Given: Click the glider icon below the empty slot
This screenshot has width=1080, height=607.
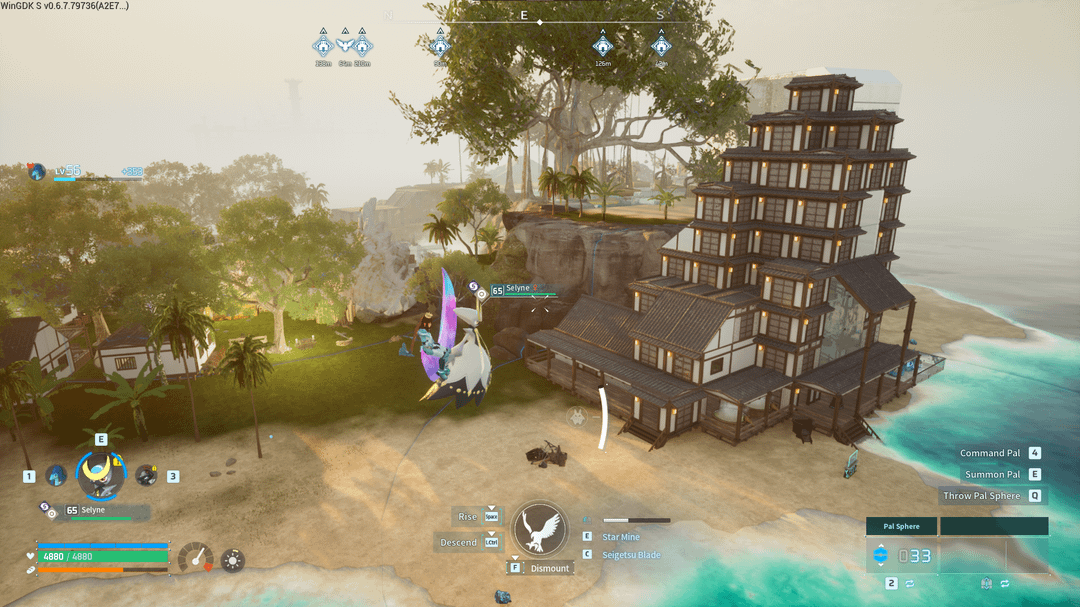Looking at the screenshot, I should point(986,583).
